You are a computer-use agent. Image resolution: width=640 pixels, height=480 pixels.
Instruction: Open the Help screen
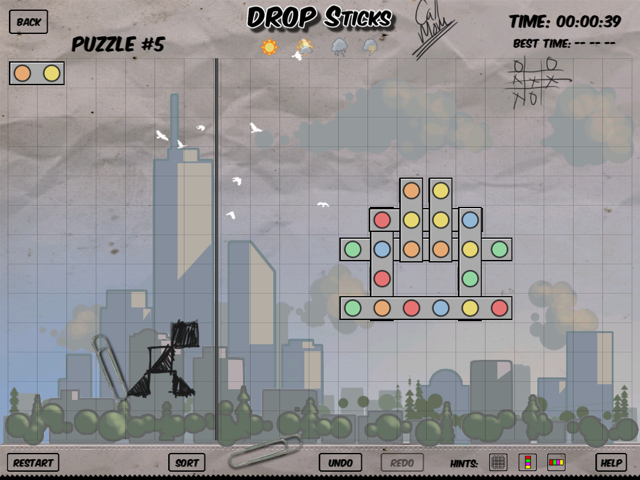pyautogui.click(x=610, y=463)
